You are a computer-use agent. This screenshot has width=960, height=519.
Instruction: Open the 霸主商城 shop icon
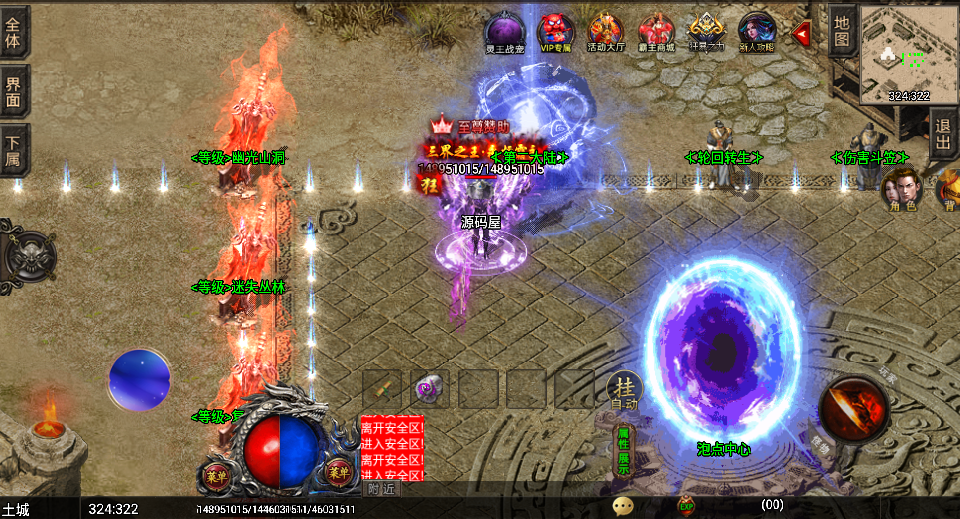(x=657, y=31)
